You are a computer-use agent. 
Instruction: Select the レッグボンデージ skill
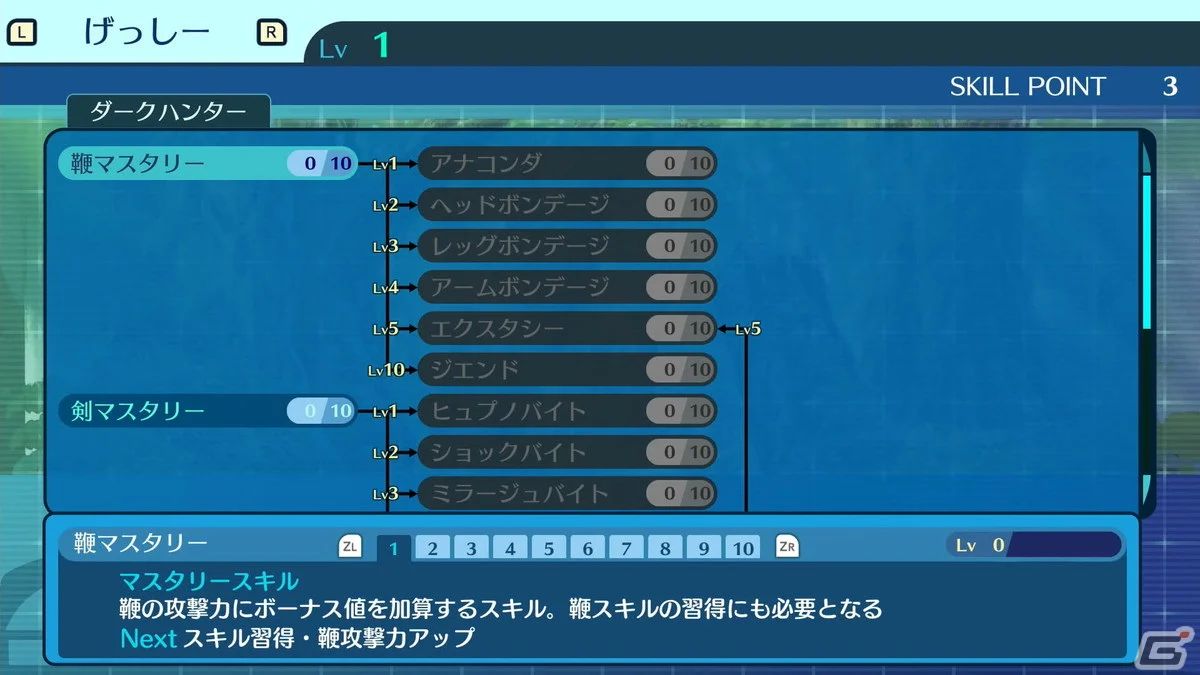click(566, 246)
